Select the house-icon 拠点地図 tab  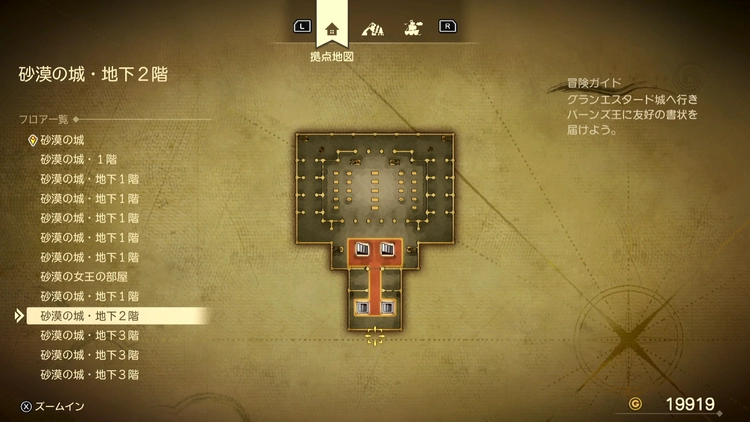tap(332, 28)
